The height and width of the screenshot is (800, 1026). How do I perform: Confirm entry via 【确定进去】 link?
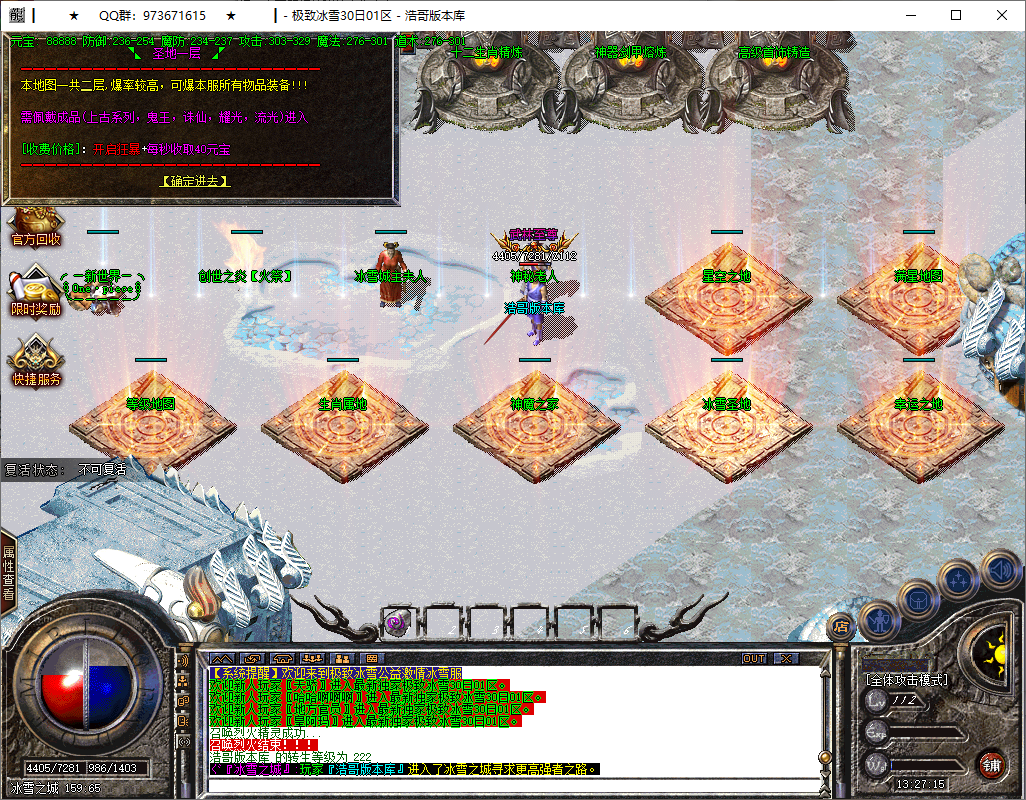195,181
